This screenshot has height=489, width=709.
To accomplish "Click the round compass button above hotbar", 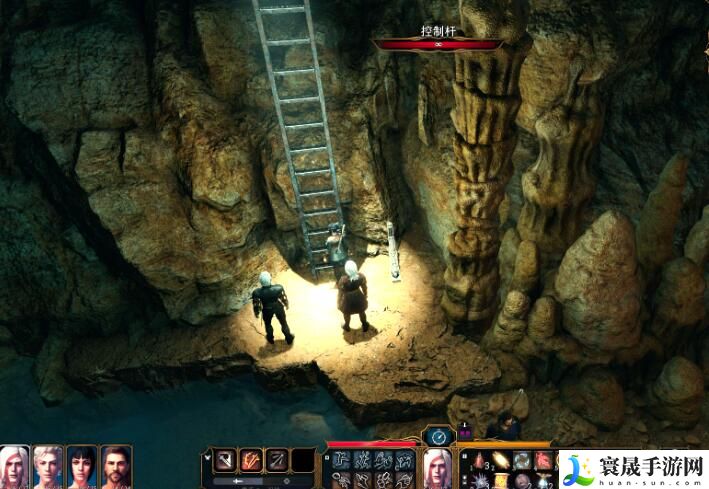I will click(x=438, y=436).
